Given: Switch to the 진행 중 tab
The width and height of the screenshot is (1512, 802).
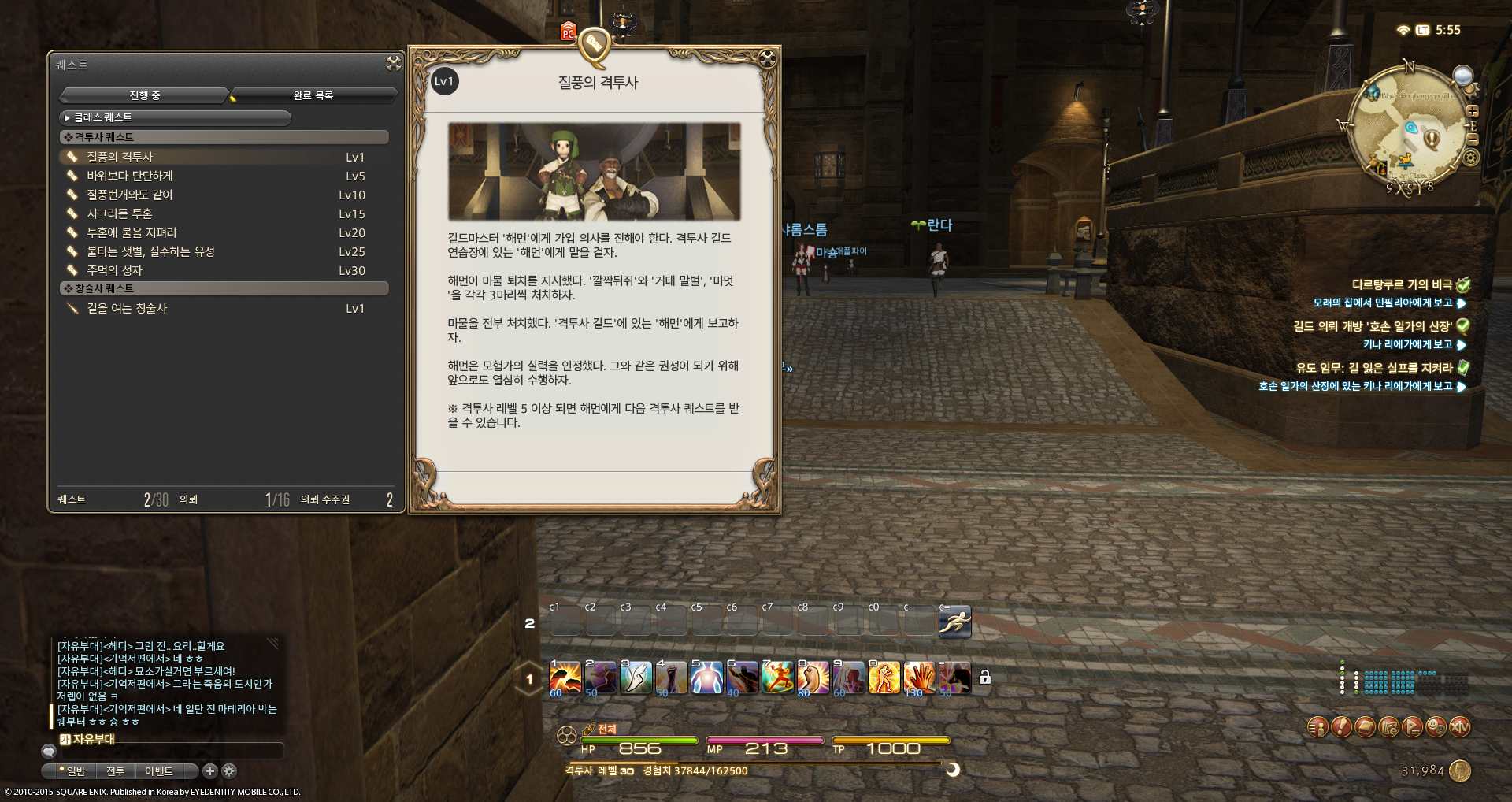Looking at the screenshot, I should click(x=145, y=95).
